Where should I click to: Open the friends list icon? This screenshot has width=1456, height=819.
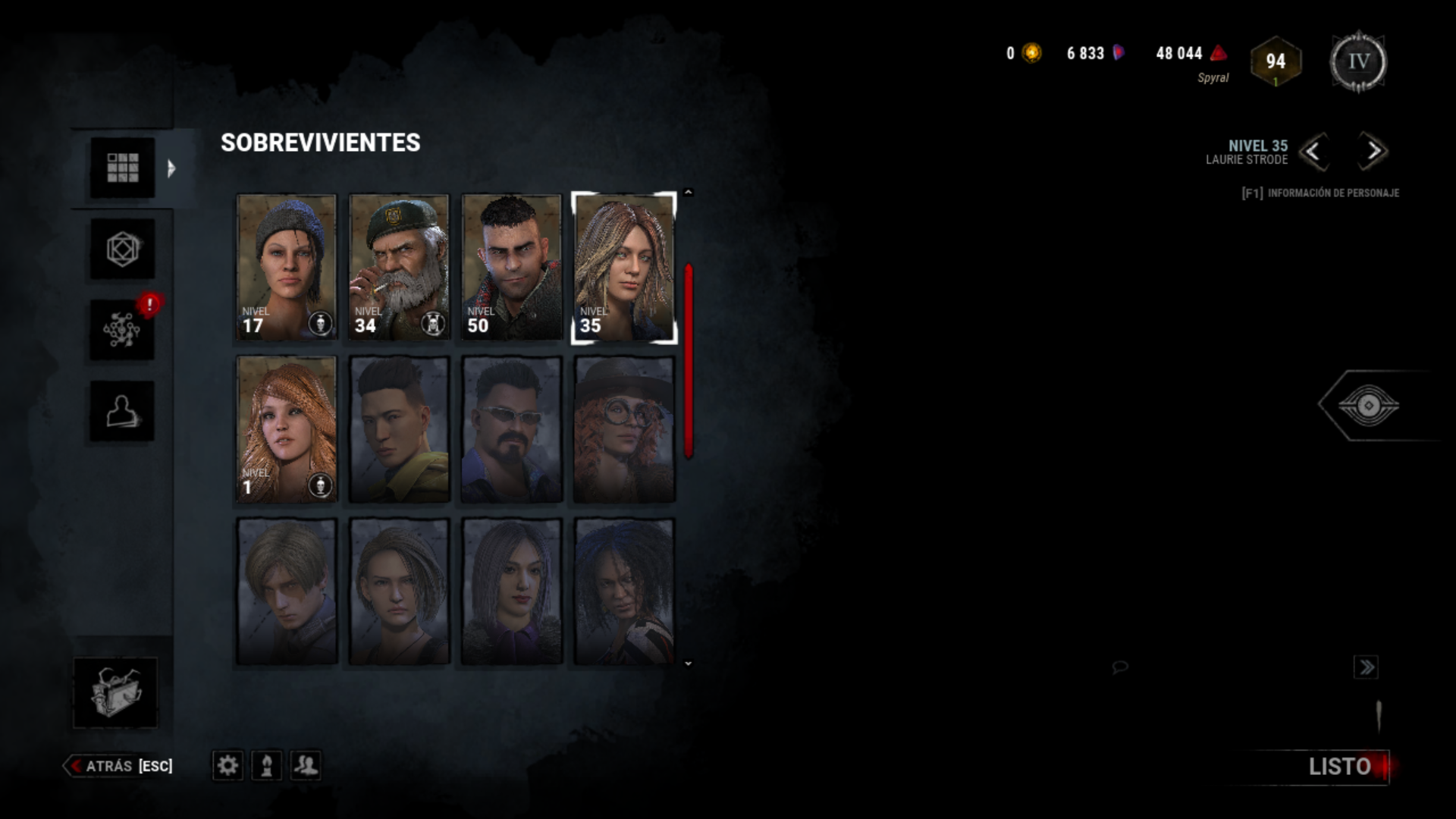click(x=304, y=766)
